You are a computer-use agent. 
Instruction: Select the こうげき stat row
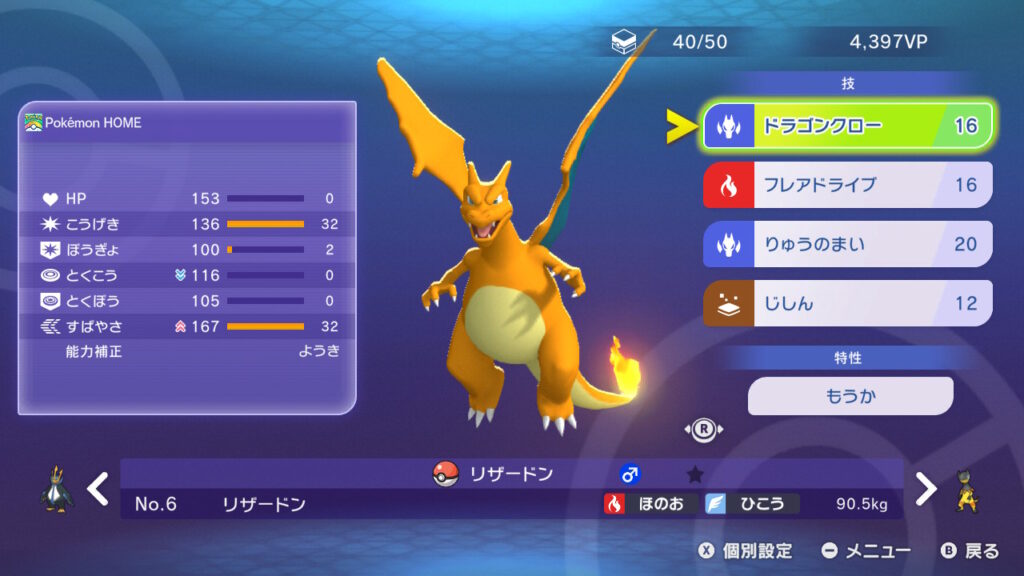[187, 224]
